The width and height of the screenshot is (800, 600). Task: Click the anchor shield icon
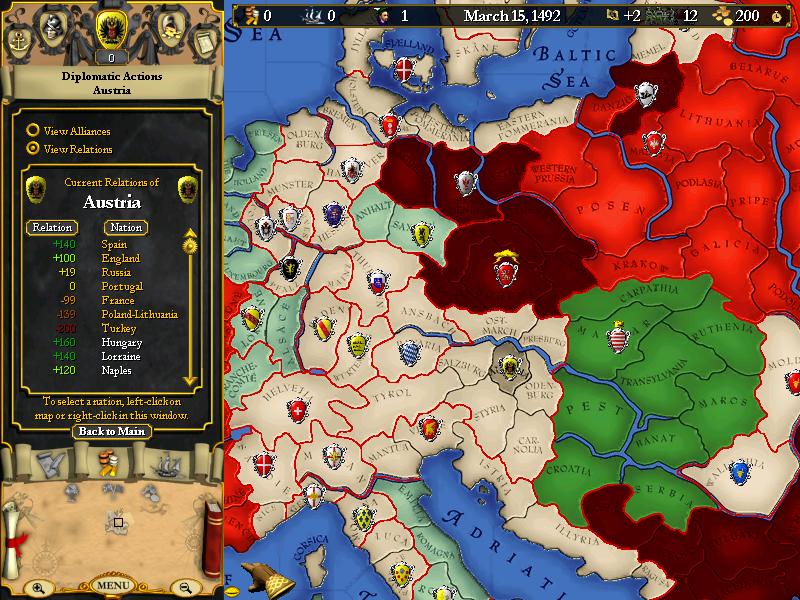pyautogui.click(x=20, y=42)
